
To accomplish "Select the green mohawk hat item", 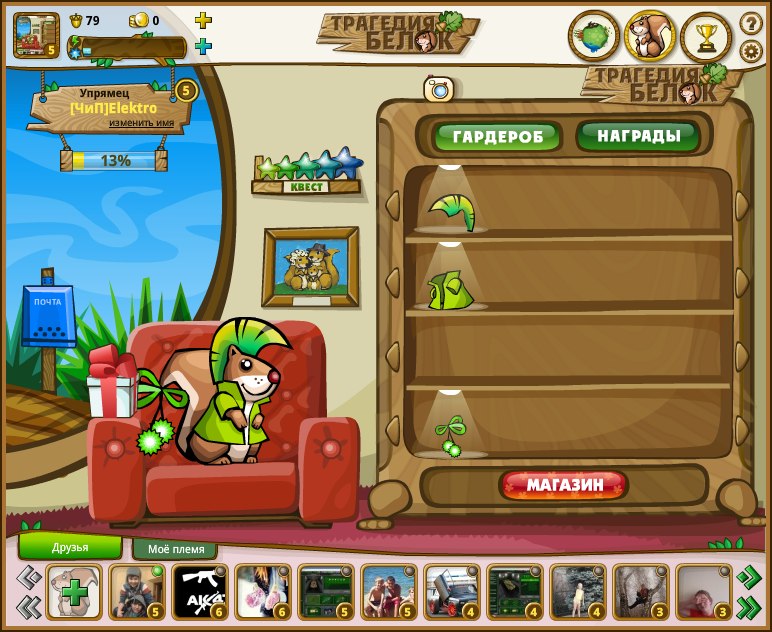I will click(x=452, y=211).
